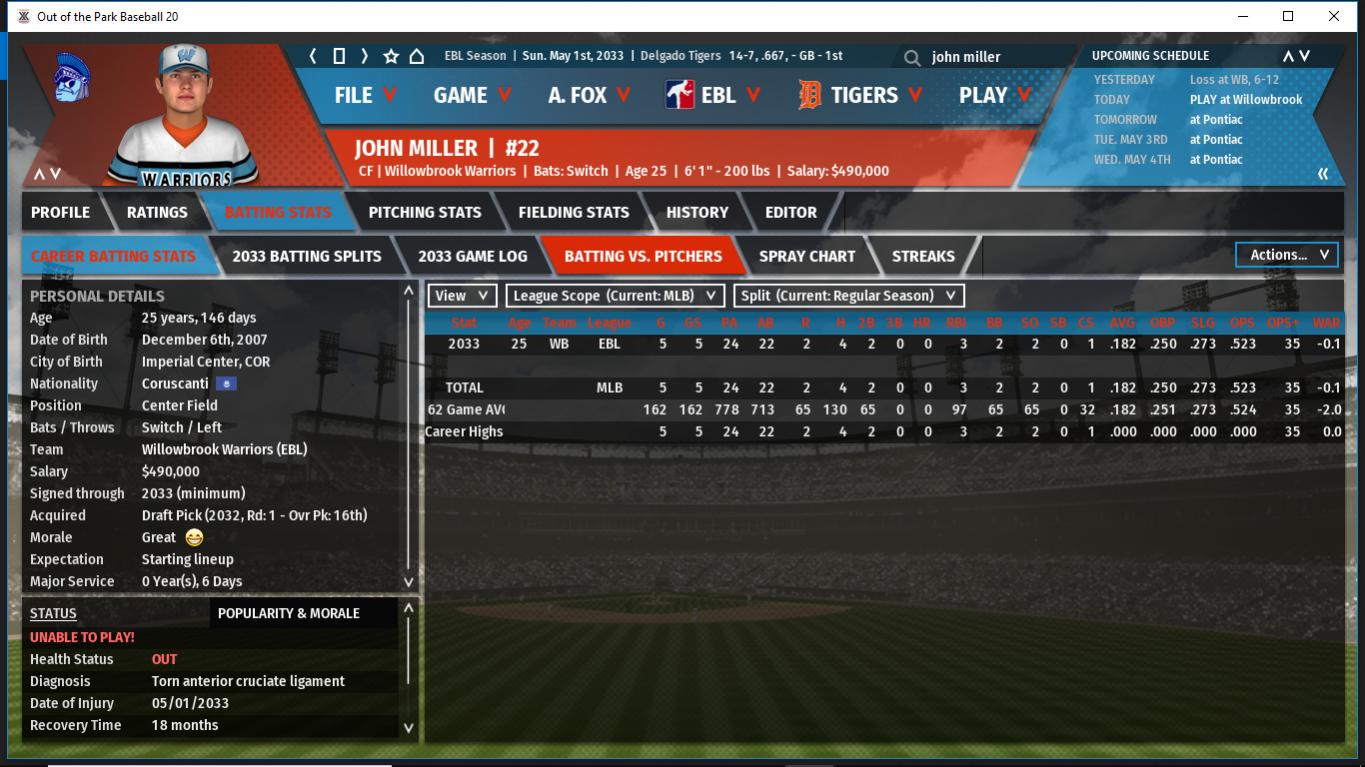
Task: Show the PITCHING STATS tab
Action: (x=424, y=212)
